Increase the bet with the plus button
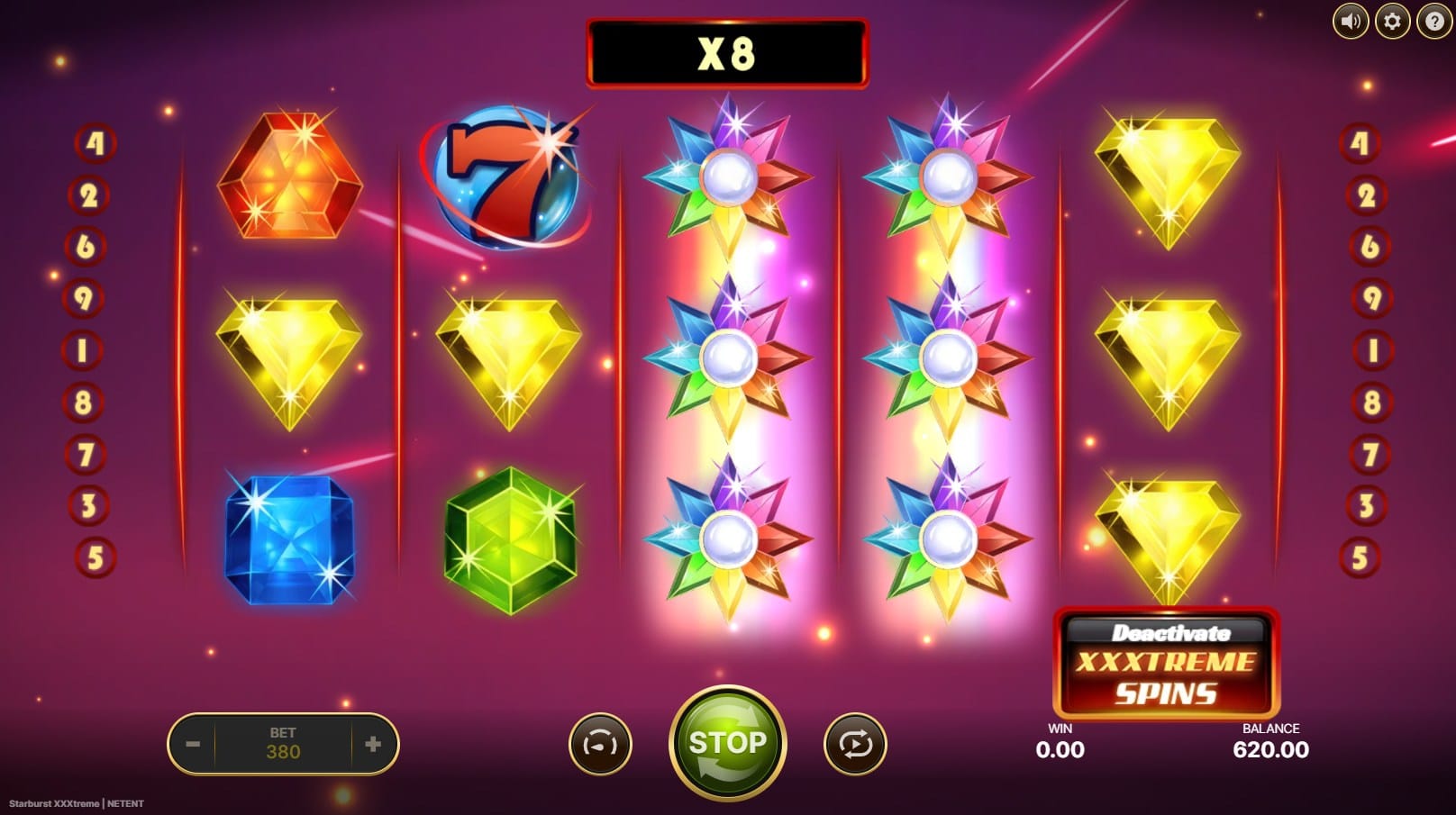Image resolution: width=1456 pixels, height=815 pixels. pos(373,744)
